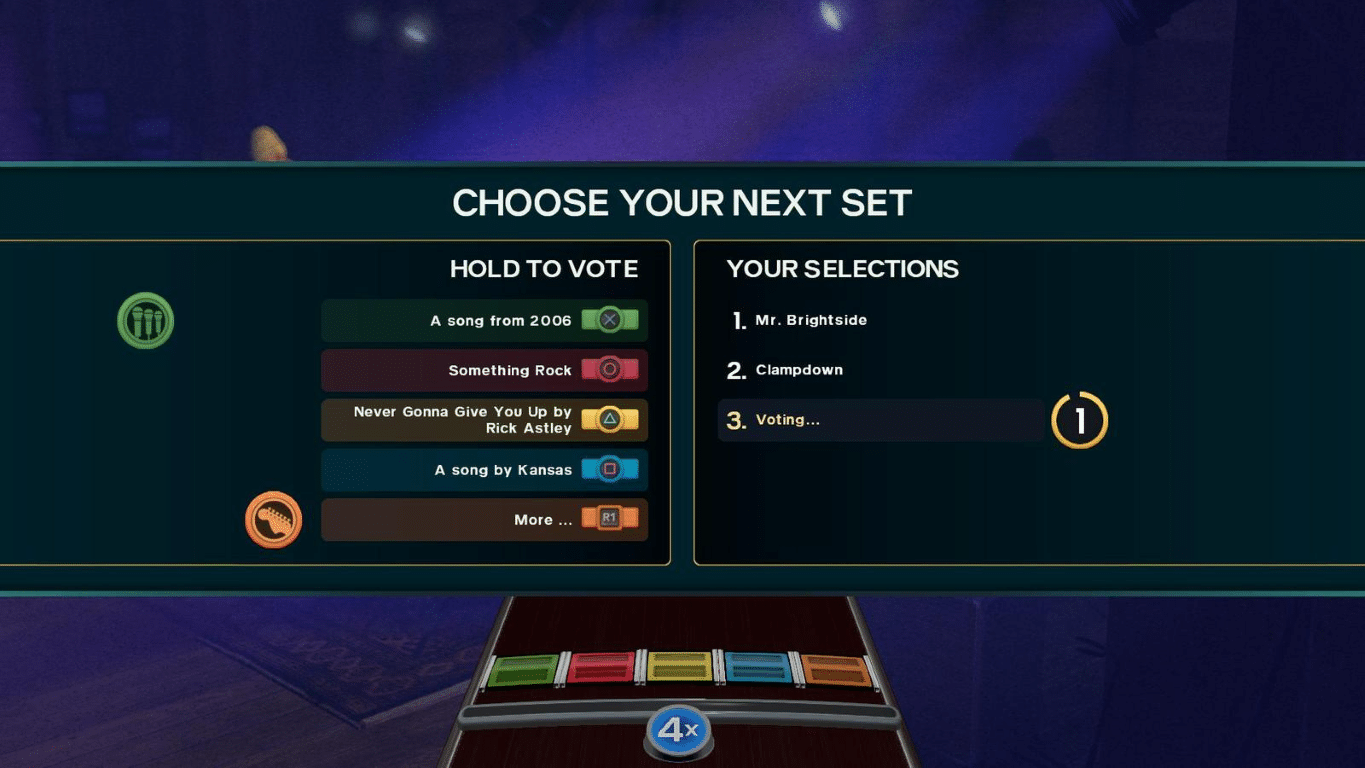Screen dimensions: 1365x768
Task: Click the green microphone vocalist icon
Action: [x=146, y=320]
